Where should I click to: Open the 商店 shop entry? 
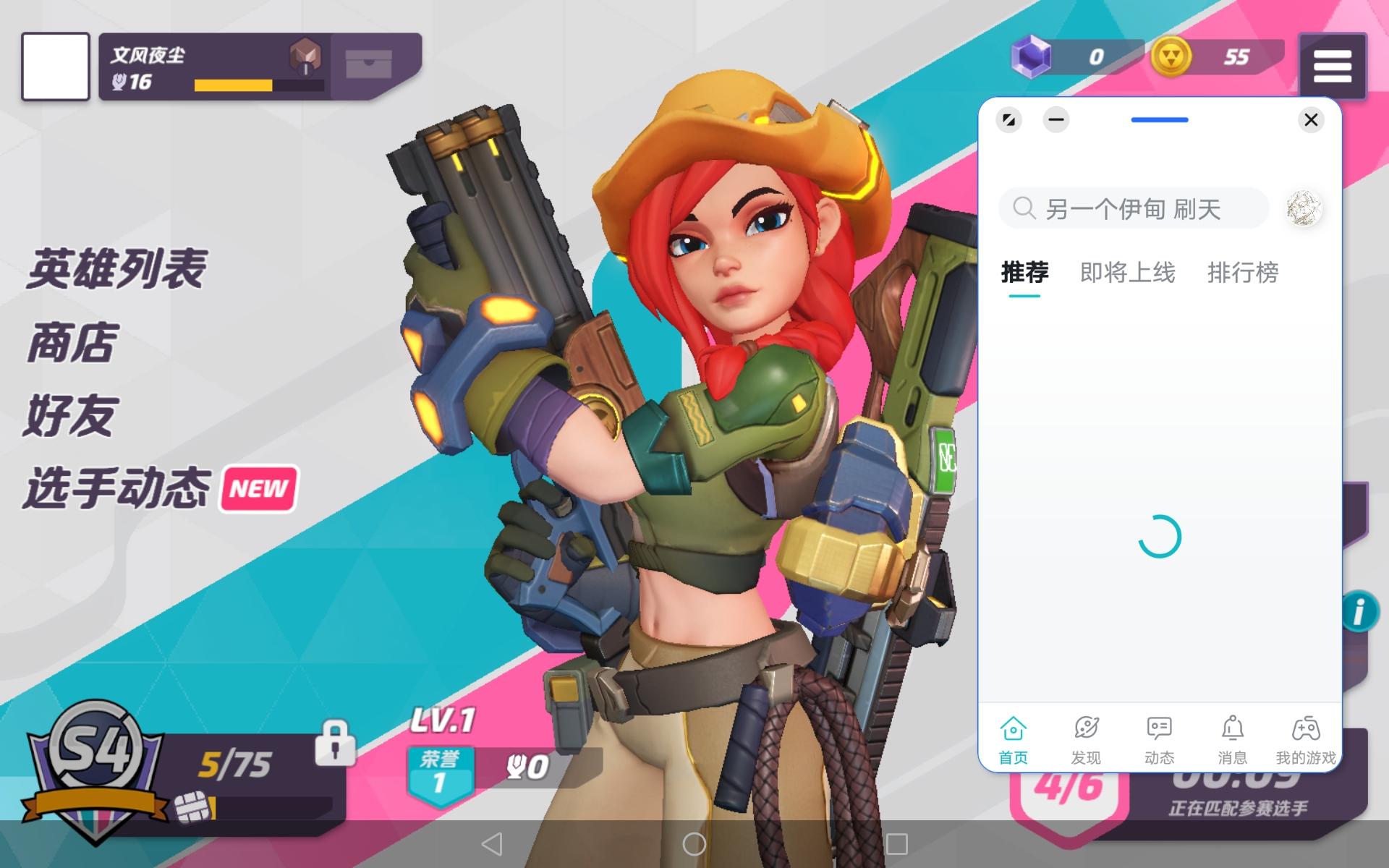pos(72,344)
